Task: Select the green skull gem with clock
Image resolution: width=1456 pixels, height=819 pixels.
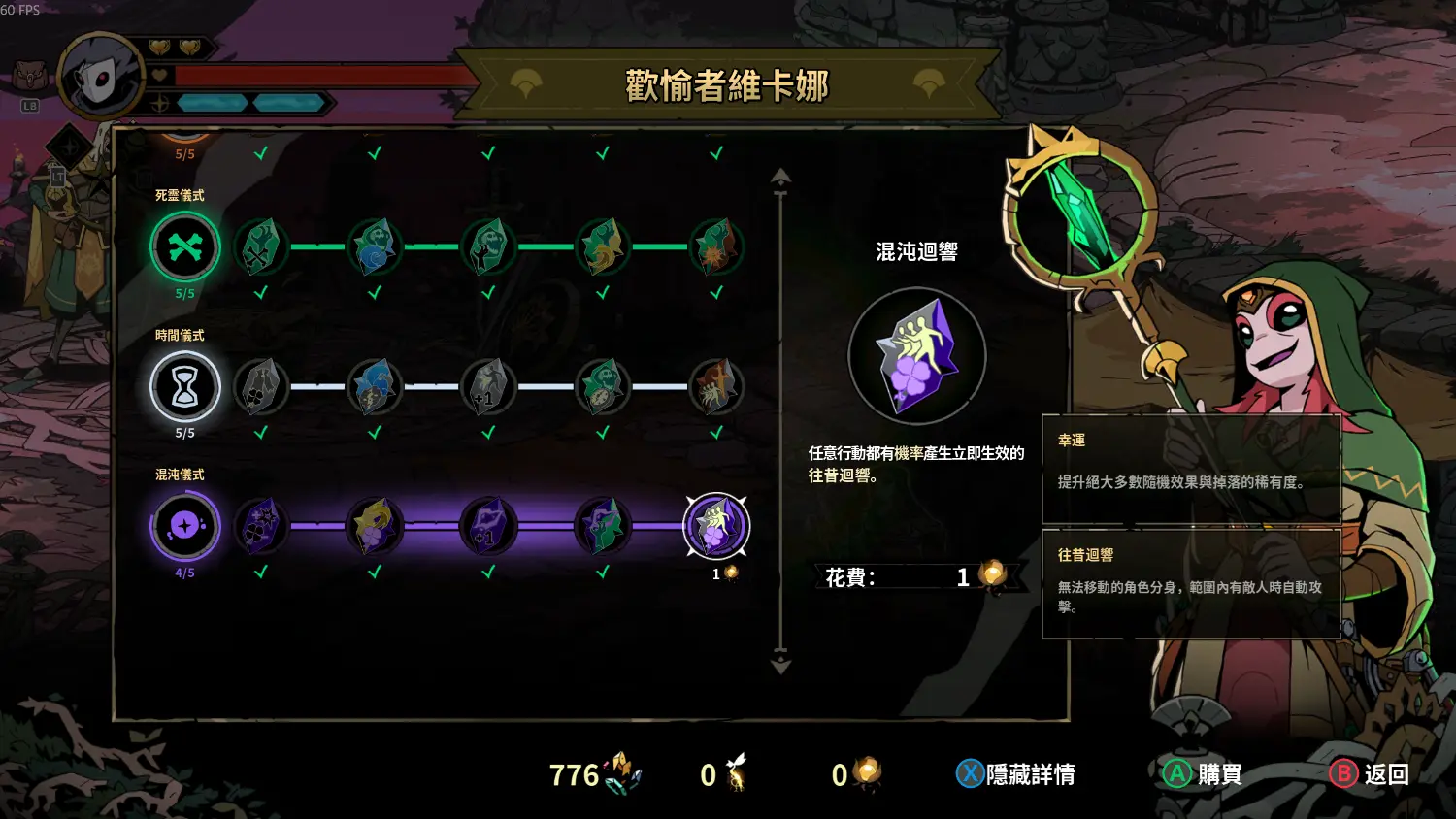Action: click(x=603, y=387)
